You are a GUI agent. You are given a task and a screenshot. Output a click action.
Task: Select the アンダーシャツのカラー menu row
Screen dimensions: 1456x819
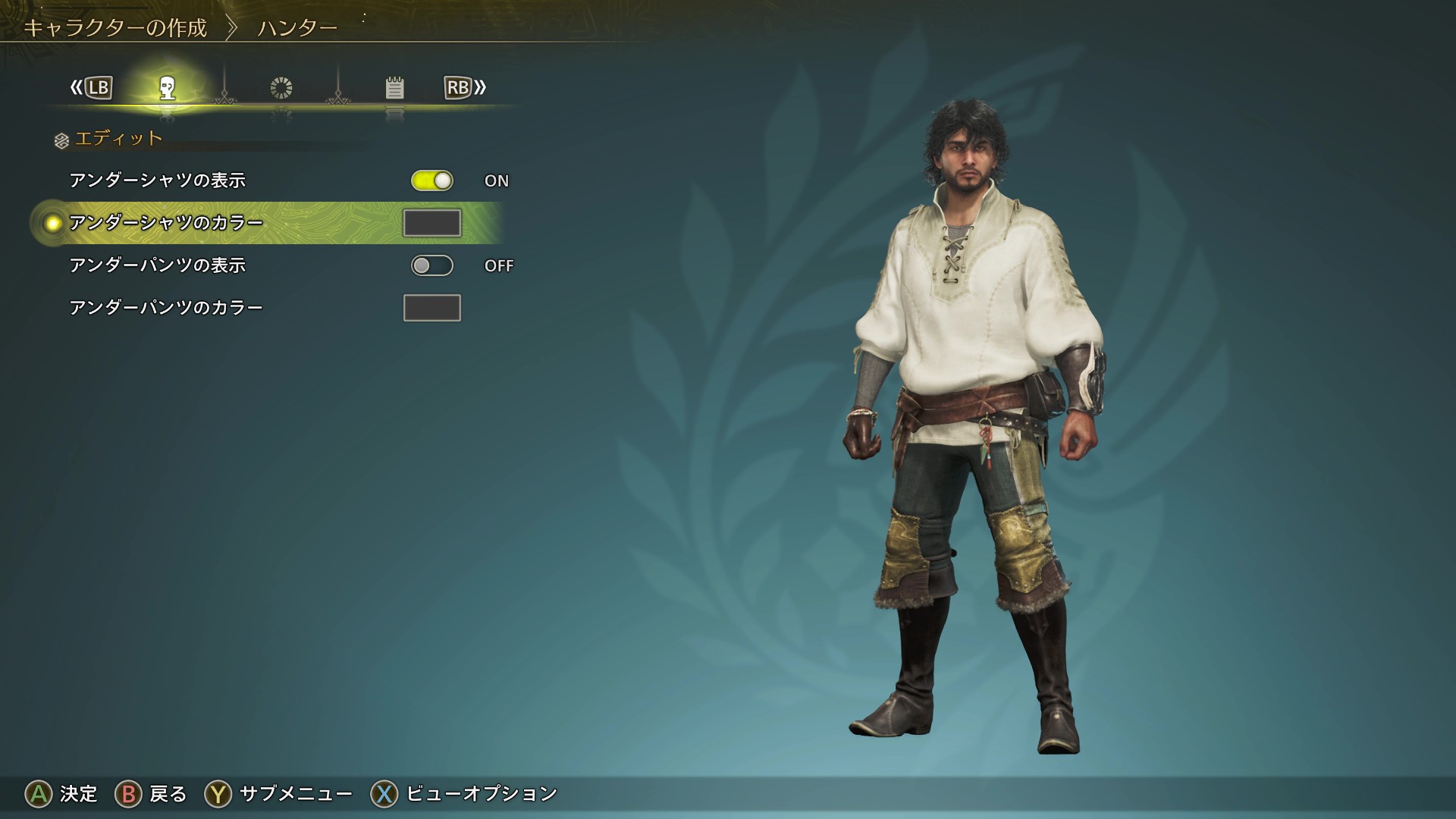166,223
